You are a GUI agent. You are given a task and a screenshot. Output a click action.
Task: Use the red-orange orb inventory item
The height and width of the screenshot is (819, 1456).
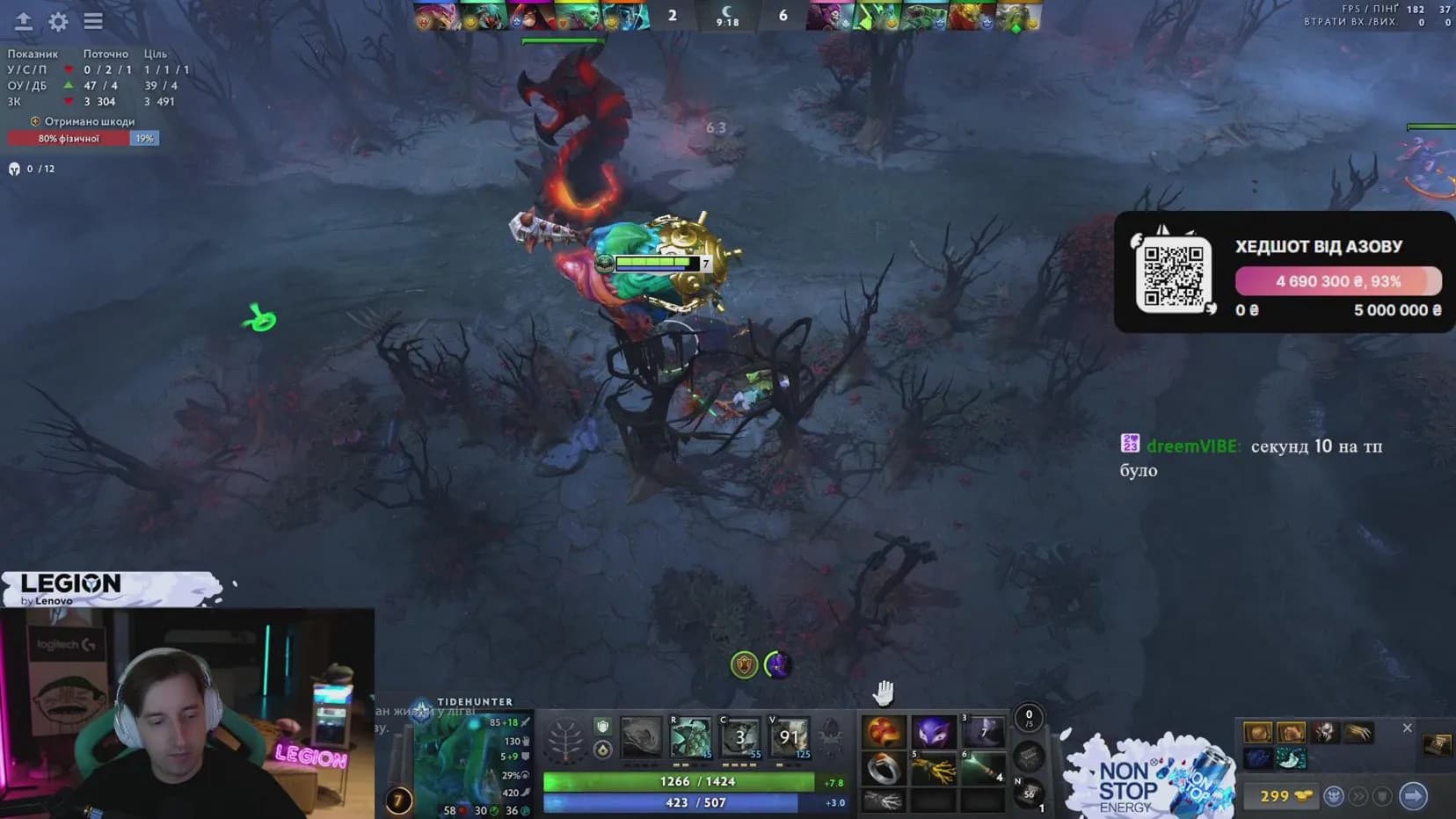[x=882, y=732]
